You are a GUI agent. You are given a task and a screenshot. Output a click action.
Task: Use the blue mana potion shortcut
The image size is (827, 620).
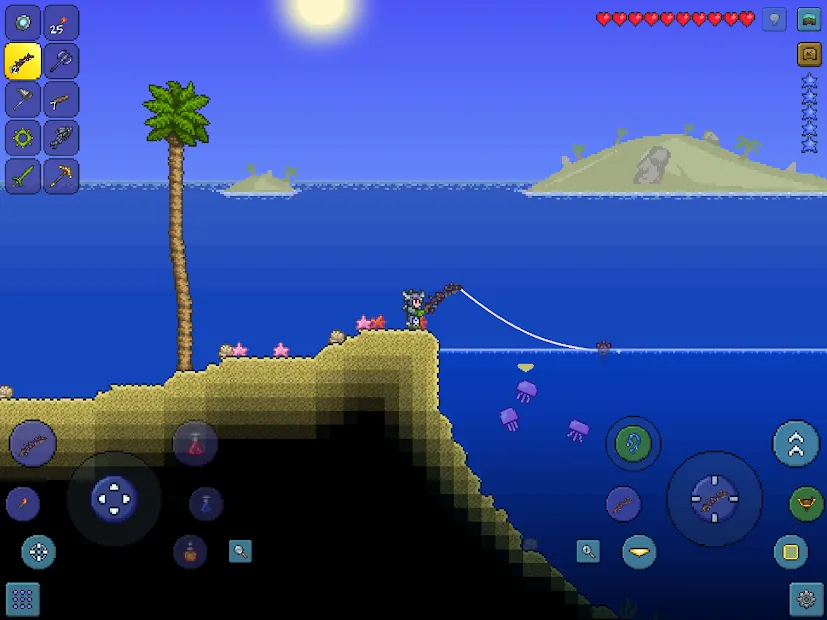pyautogui.click(x=205, y=503)
